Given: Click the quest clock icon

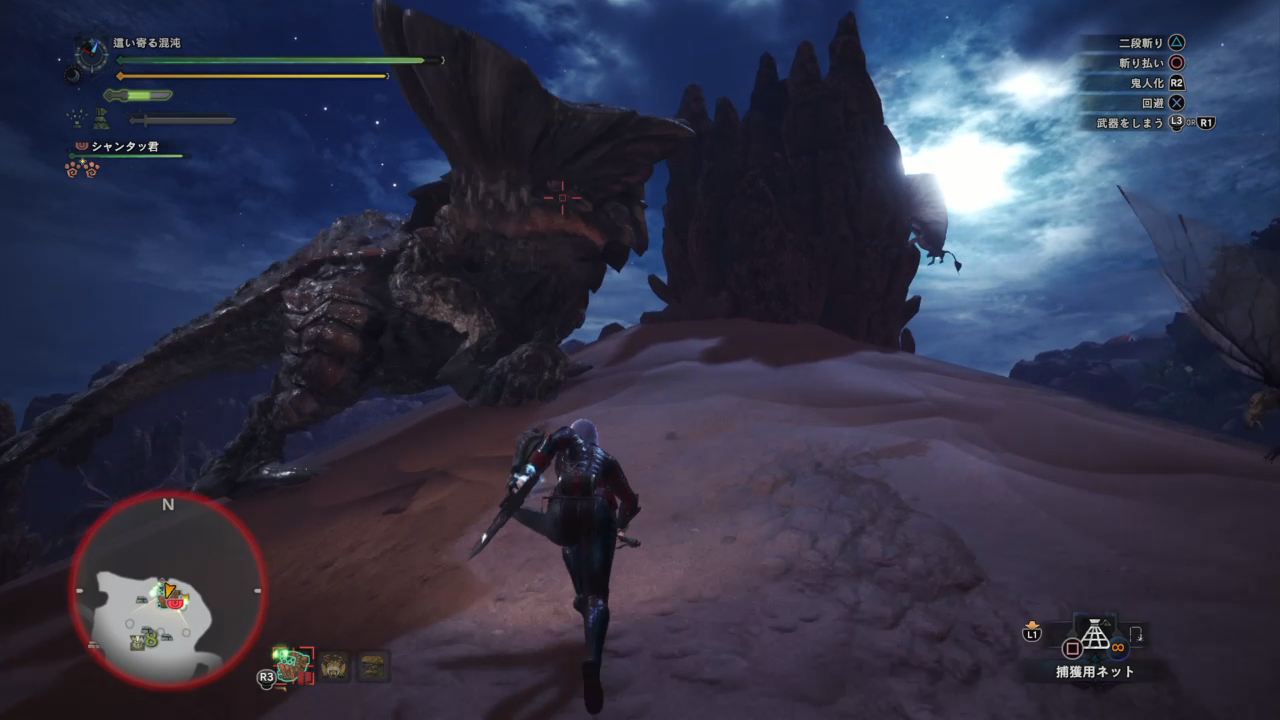Looking at the screenshot, I should point(91,52).
